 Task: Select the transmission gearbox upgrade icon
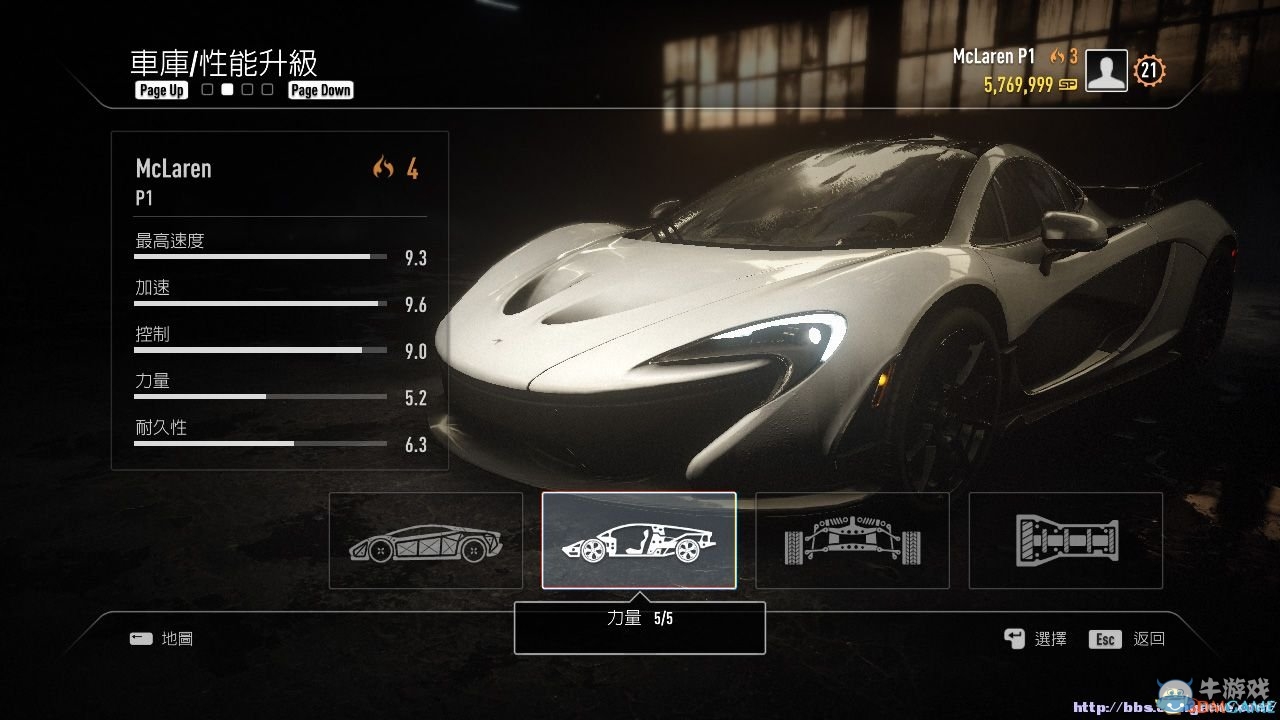[1065, 540]
